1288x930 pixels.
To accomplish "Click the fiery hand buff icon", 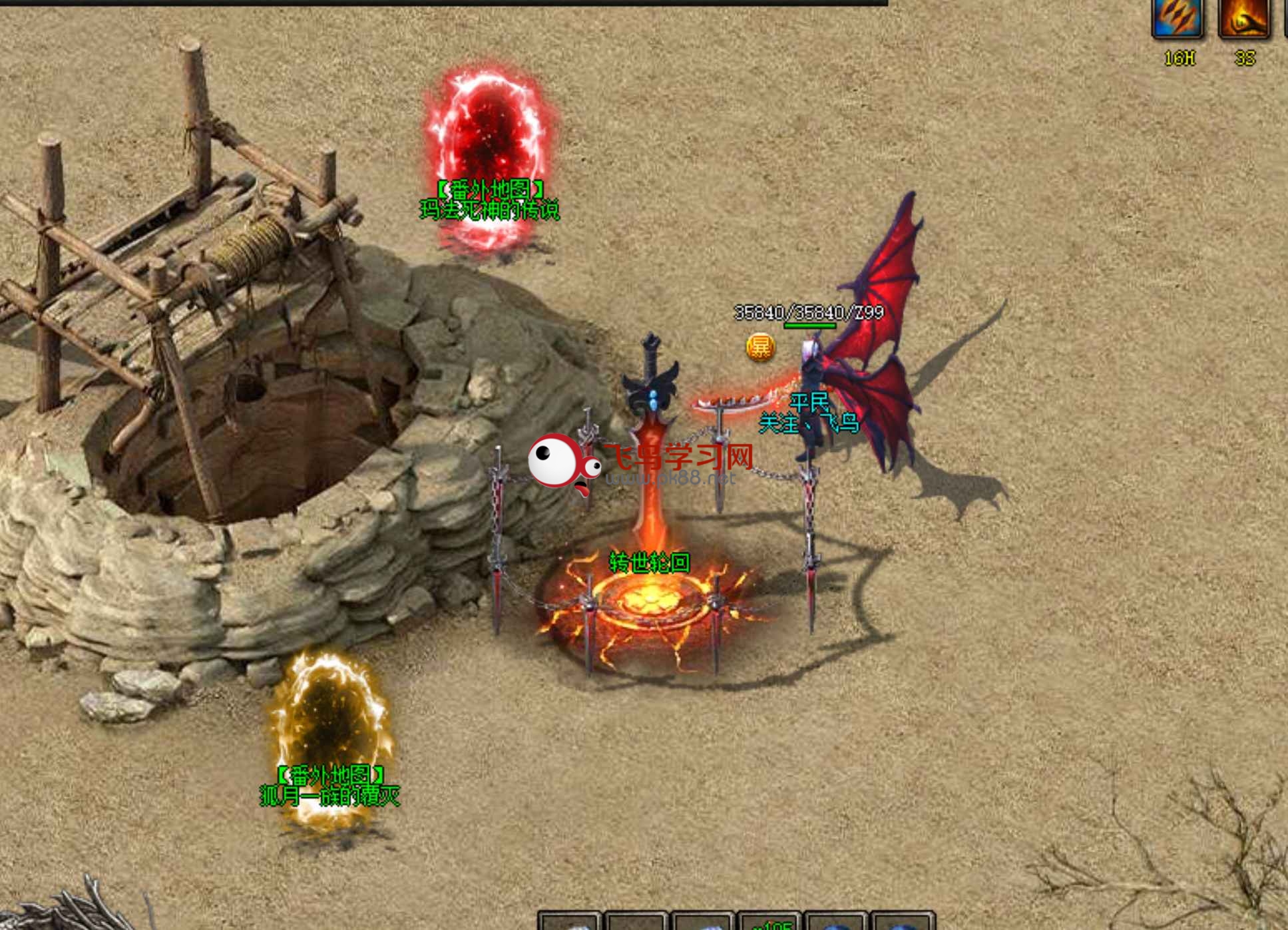I will coord(1243,18).
